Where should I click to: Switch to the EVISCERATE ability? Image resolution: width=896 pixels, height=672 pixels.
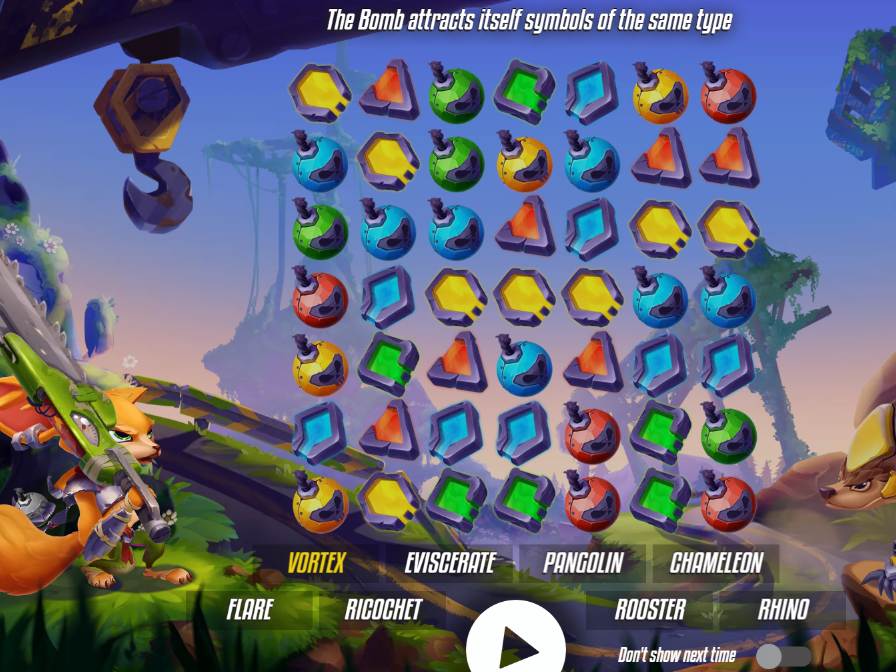coord(450,563)
